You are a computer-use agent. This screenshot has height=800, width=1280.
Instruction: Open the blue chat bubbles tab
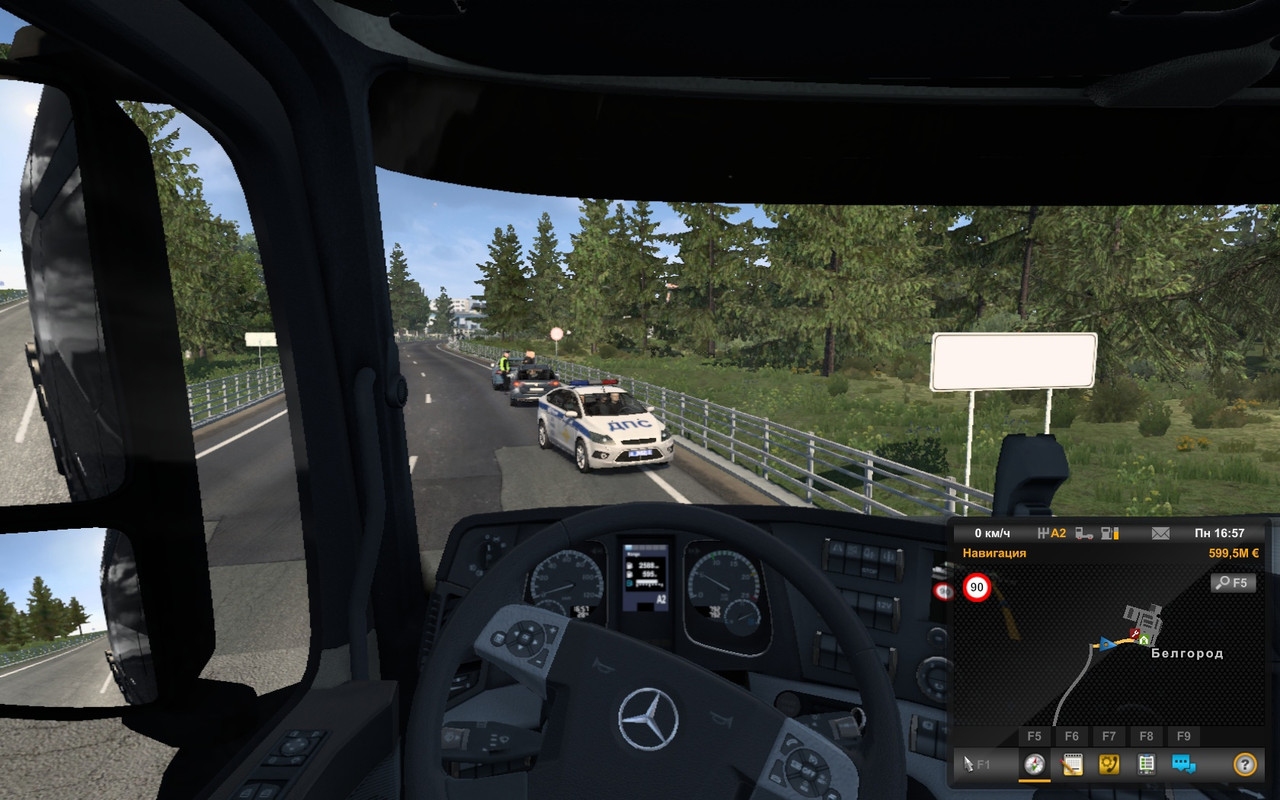(x=1184, y=765)
